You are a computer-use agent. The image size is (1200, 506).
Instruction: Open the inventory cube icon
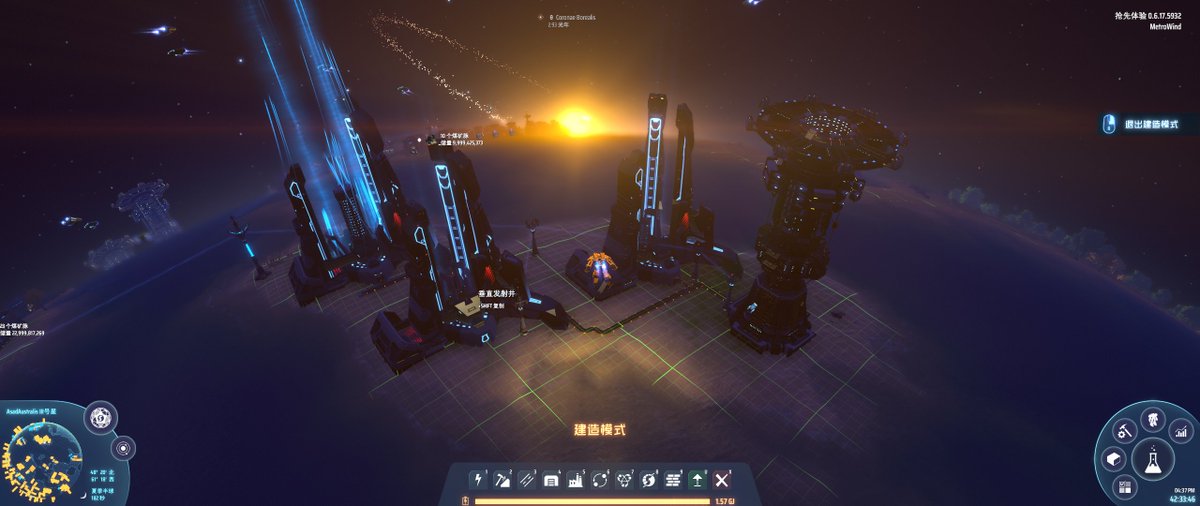tap(1111, 458)
